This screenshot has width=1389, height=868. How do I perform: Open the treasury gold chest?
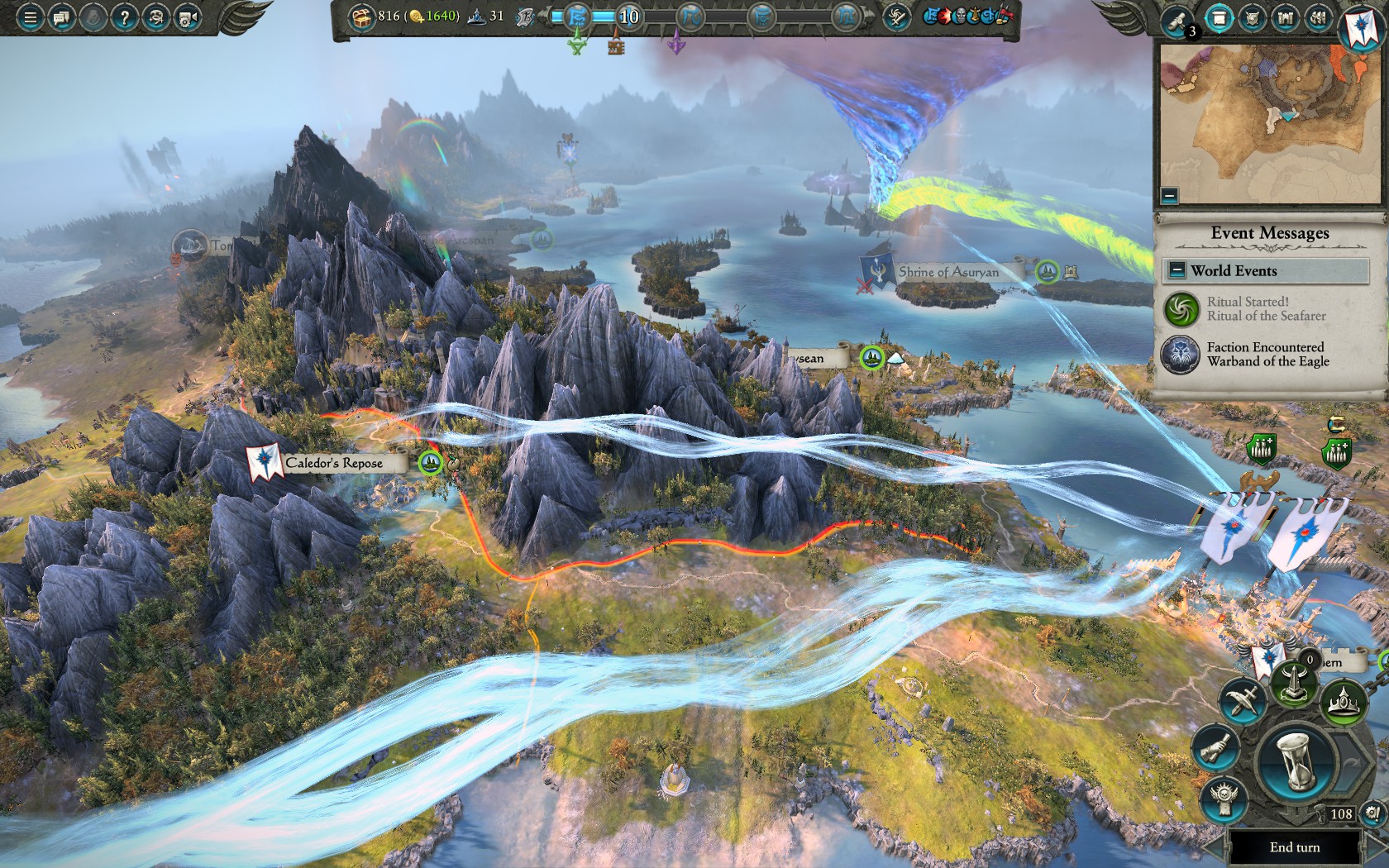[361, 16]
